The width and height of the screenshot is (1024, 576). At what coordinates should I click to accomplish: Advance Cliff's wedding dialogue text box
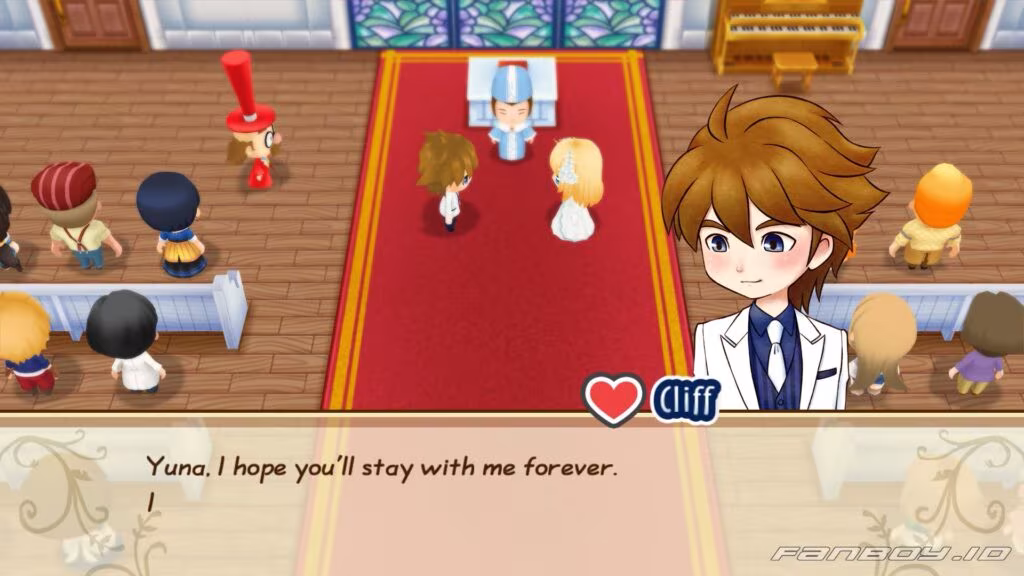511,492
